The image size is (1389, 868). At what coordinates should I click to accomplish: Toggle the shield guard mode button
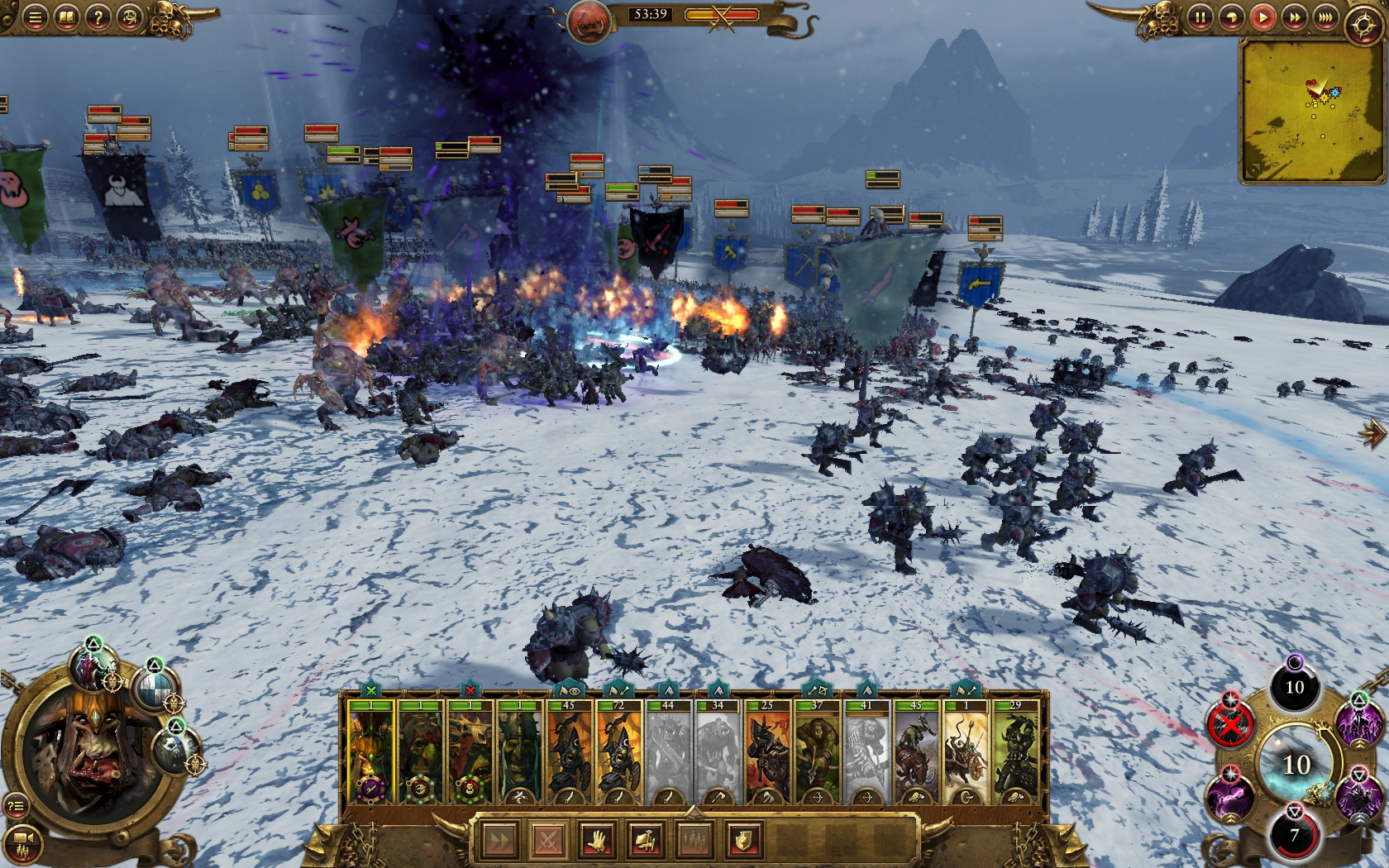(743, 842)
